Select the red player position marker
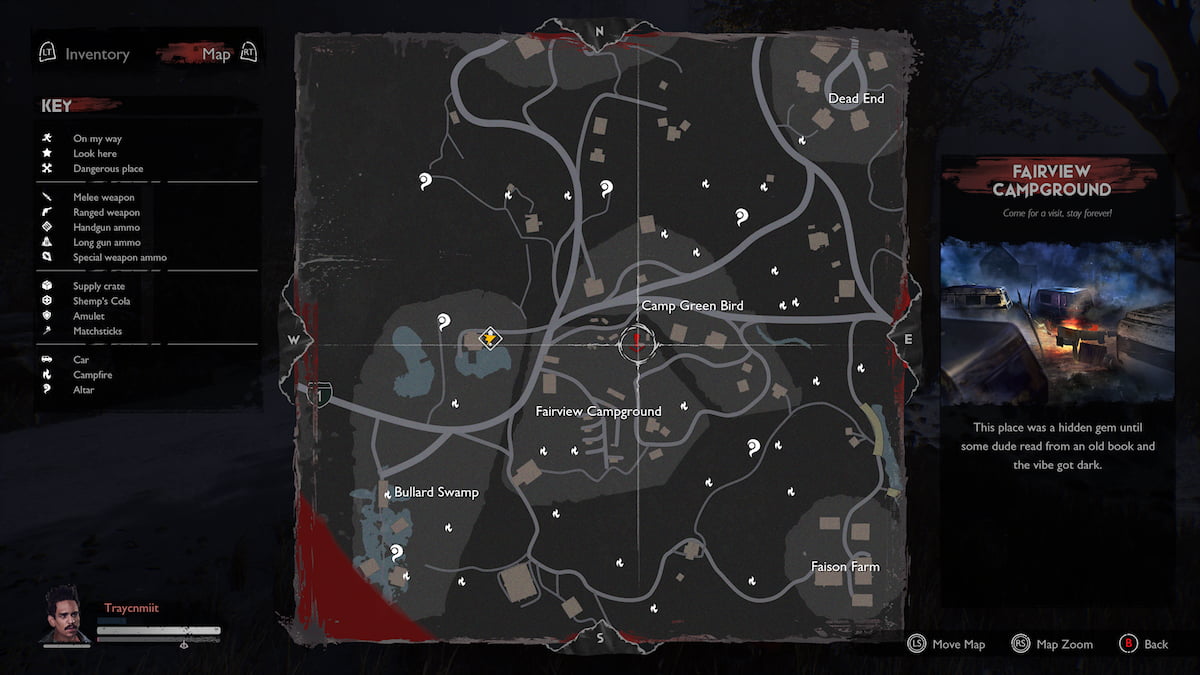The image size is (1200, 675). click(638, 344)
